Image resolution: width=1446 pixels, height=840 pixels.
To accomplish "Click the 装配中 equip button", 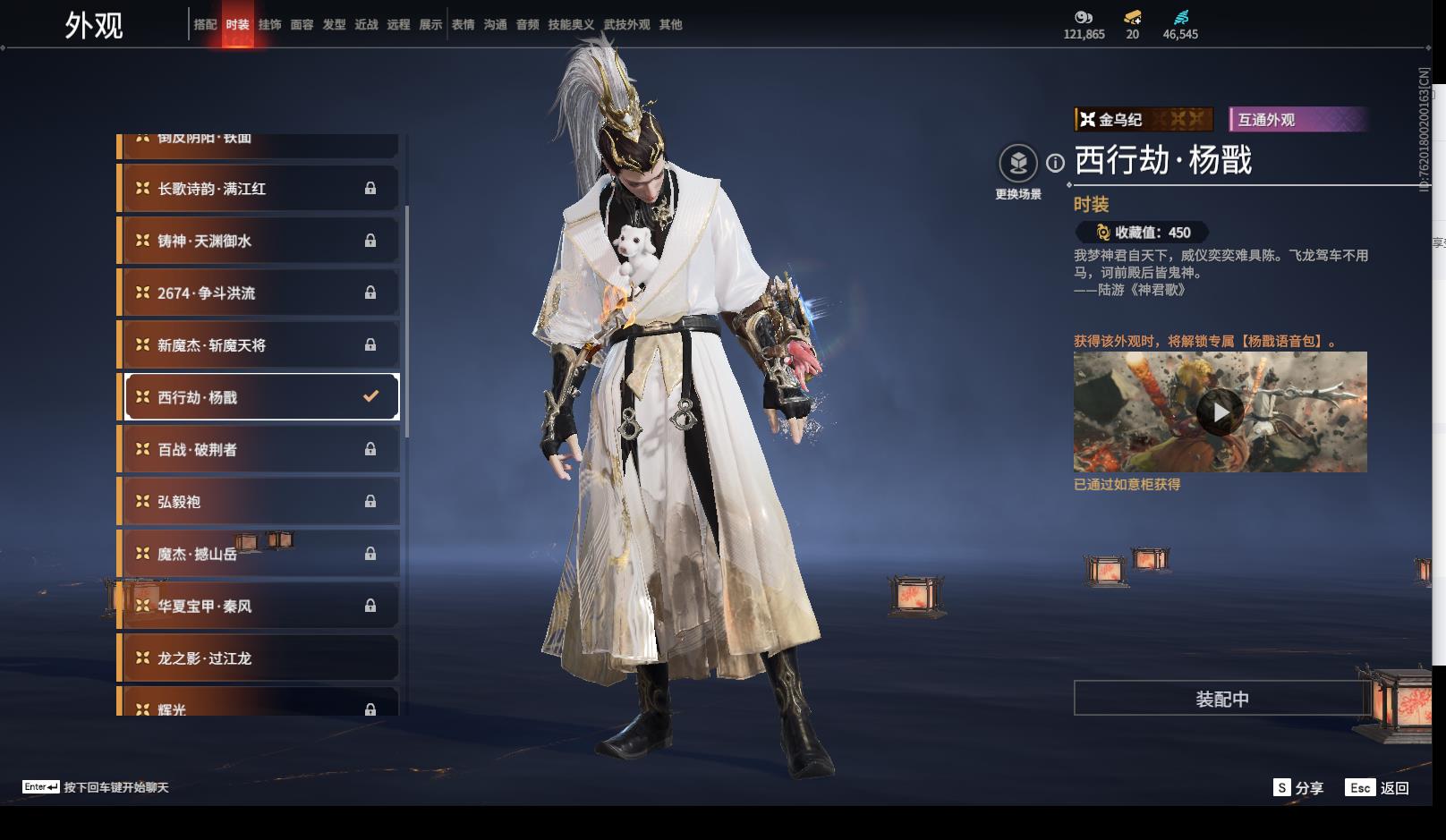I will point(1221,699).
